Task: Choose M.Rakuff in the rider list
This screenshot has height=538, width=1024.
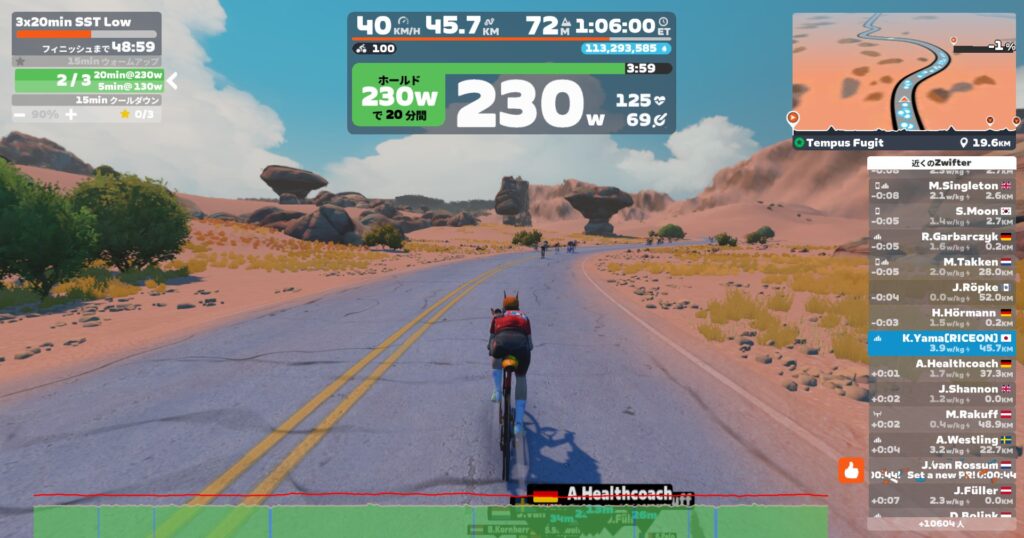Action: tap(942, 420)
